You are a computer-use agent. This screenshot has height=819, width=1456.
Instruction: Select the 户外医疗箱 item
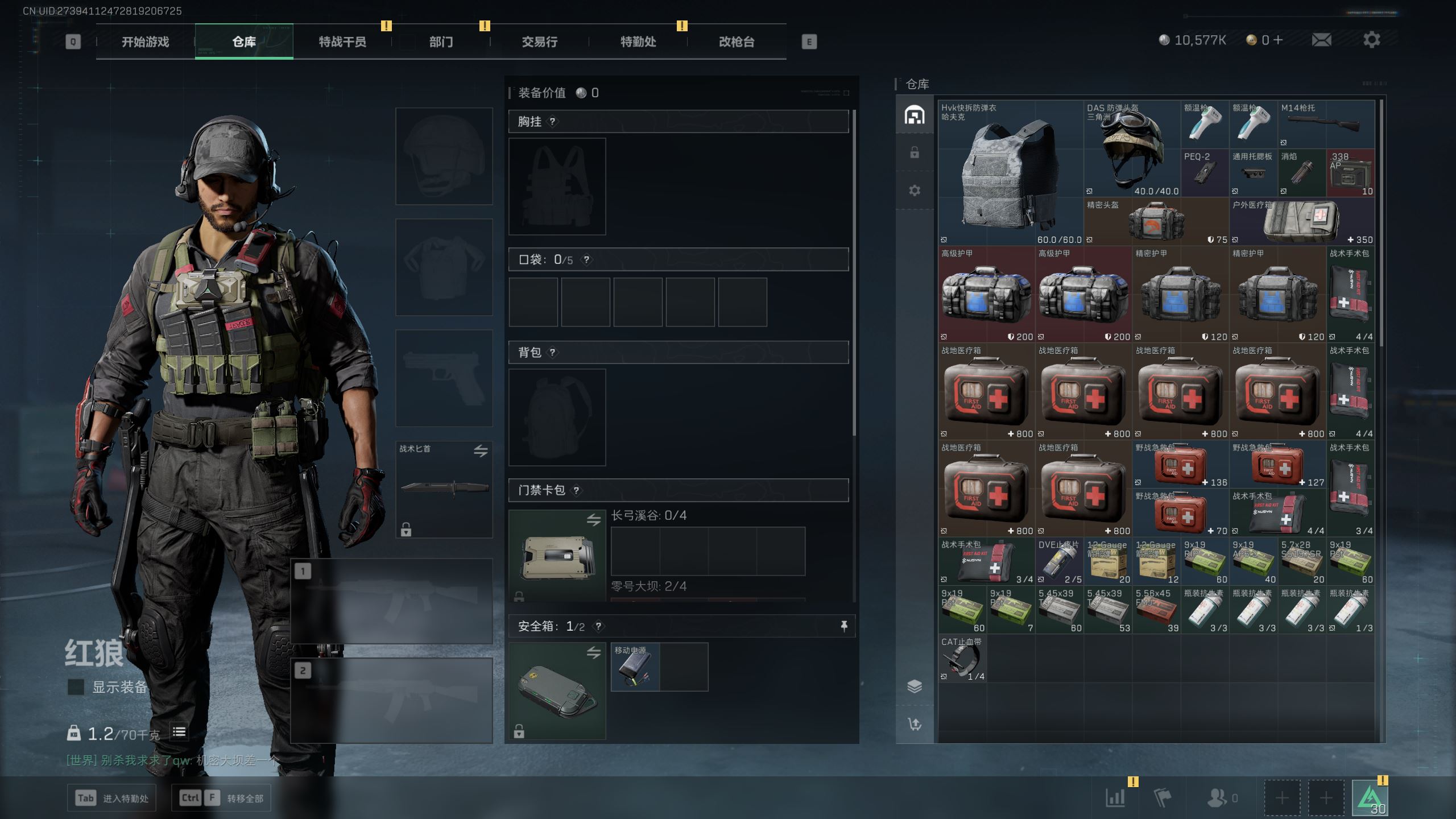click(1301, 222)
